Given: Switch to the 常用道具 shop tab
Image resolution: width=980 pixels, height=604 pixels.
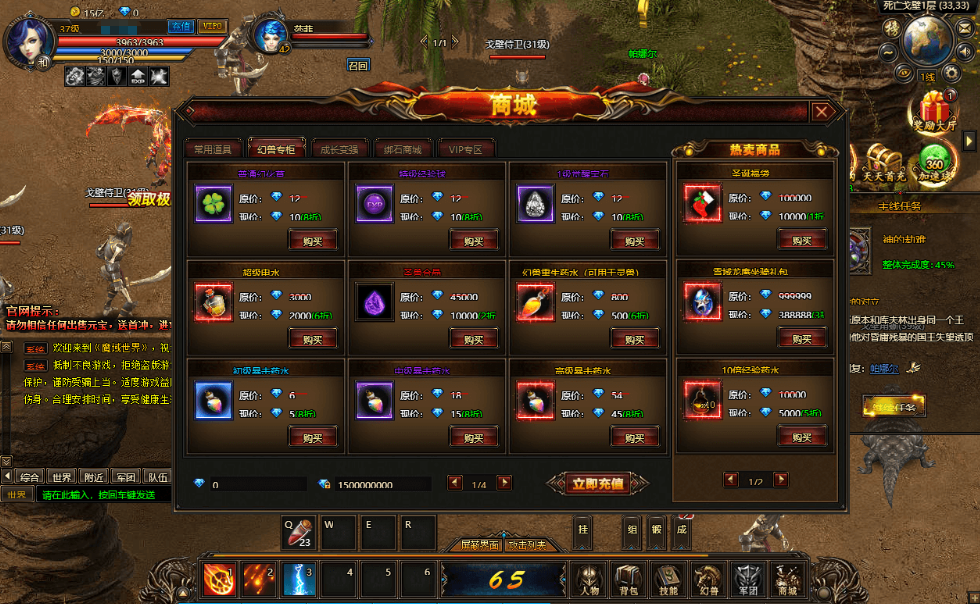Looking at the screenshot, I should (x=212, y=149).
